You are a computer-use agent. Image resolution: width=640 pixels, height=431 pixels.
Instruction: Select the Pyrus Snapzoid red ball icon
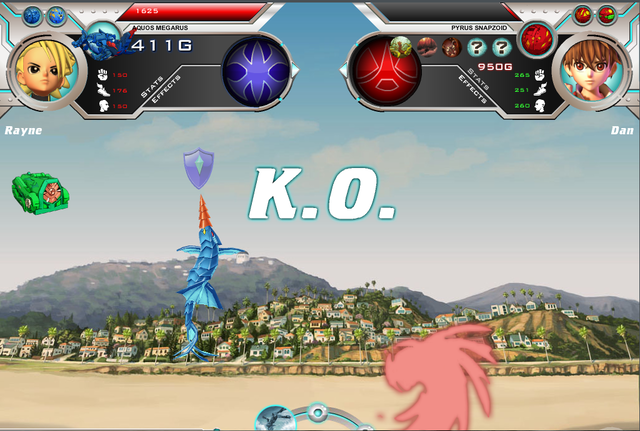[538, 41]
